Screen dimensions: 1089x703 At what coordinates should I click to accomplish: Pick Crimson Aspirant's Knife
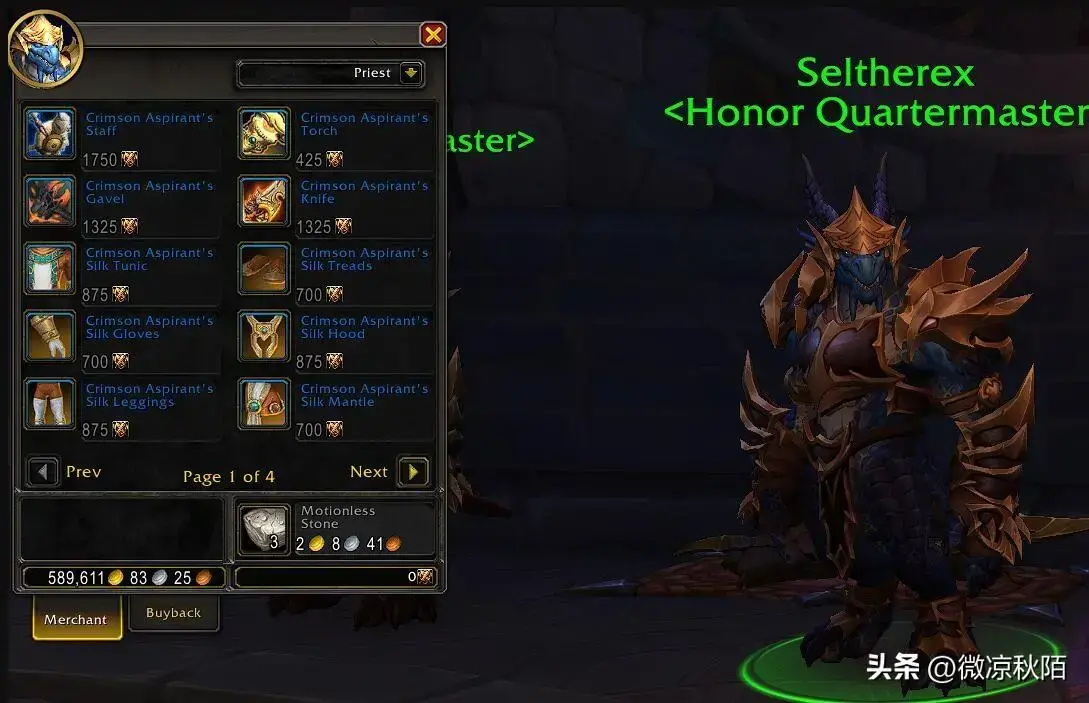264,202
